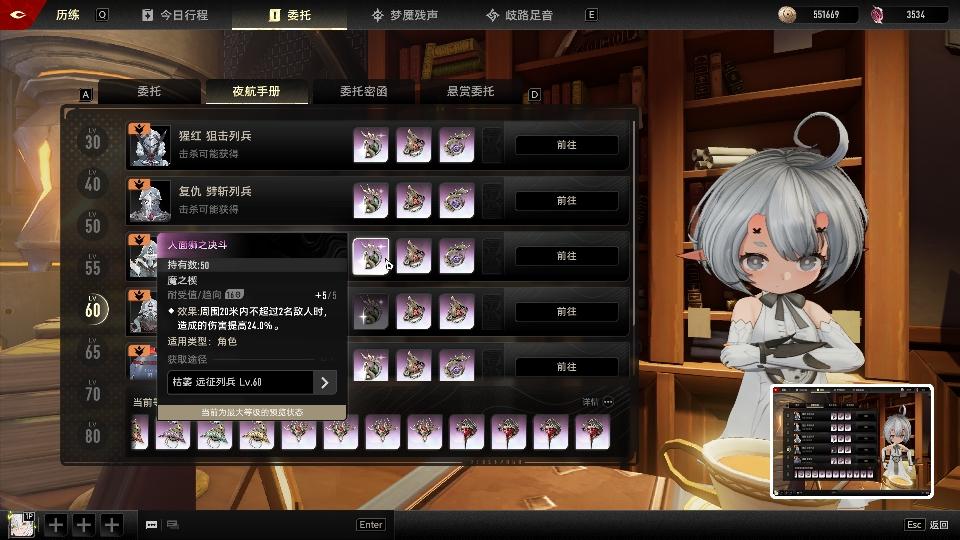Click 前往 for 猩红 狙击列兵
Screen dimensions: 960x540
click(566, 145)
